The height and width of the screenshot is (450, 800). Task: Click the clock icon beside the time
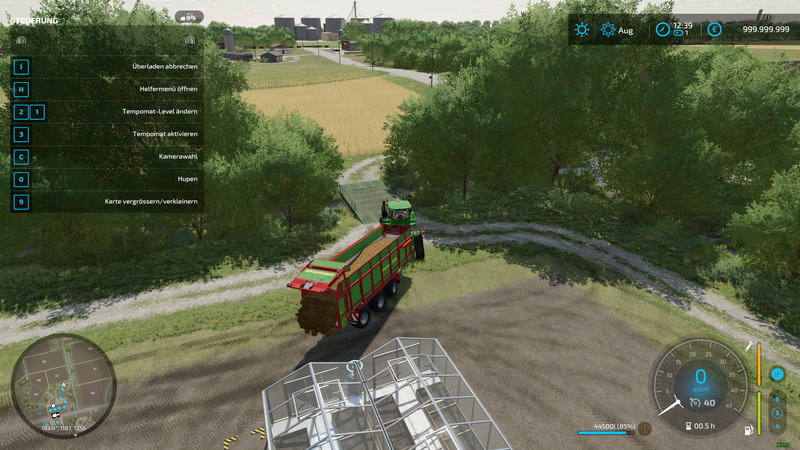[x=662, y=30]
